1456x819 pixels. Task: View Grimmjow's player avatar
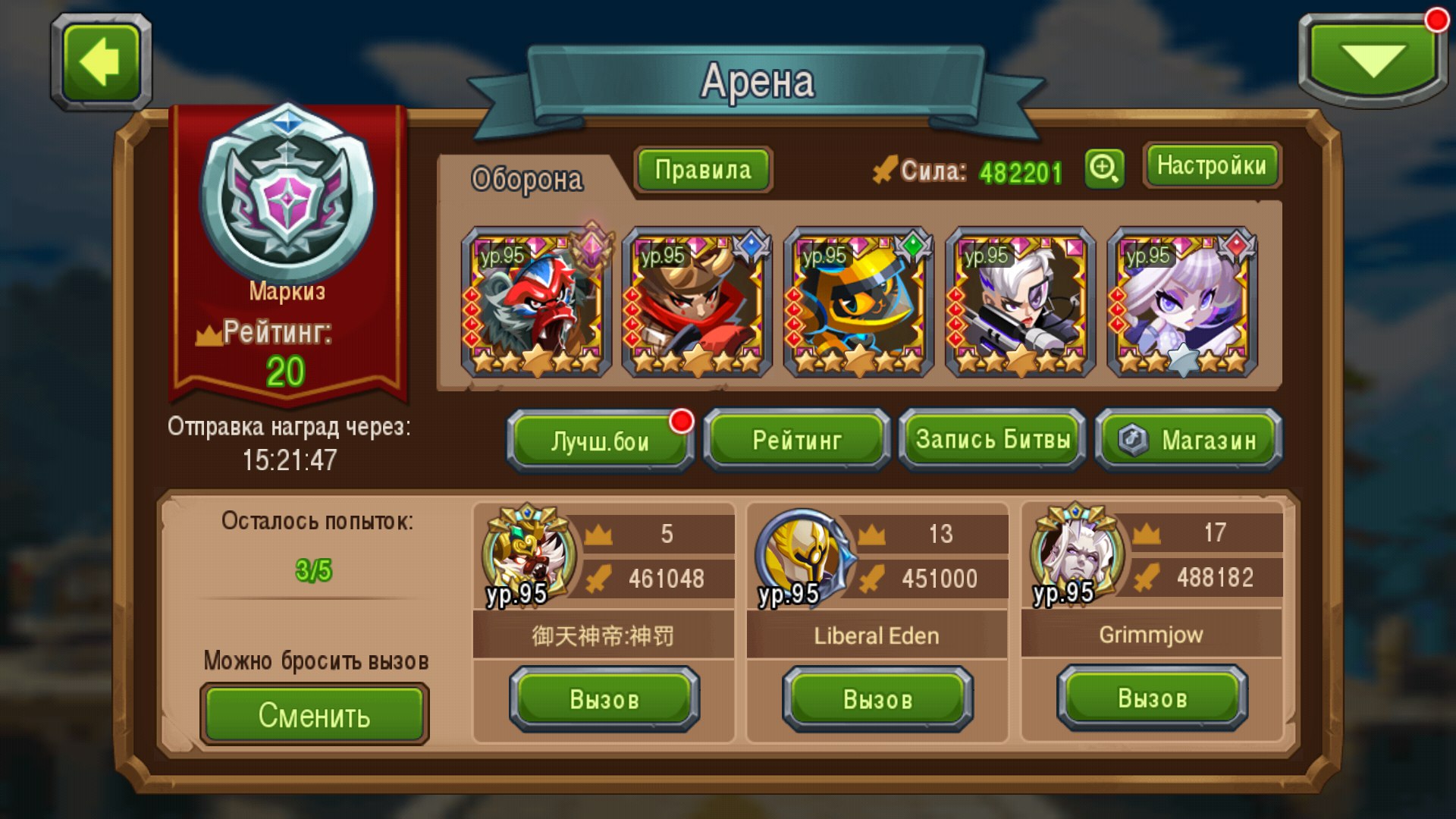[1076, 554]
